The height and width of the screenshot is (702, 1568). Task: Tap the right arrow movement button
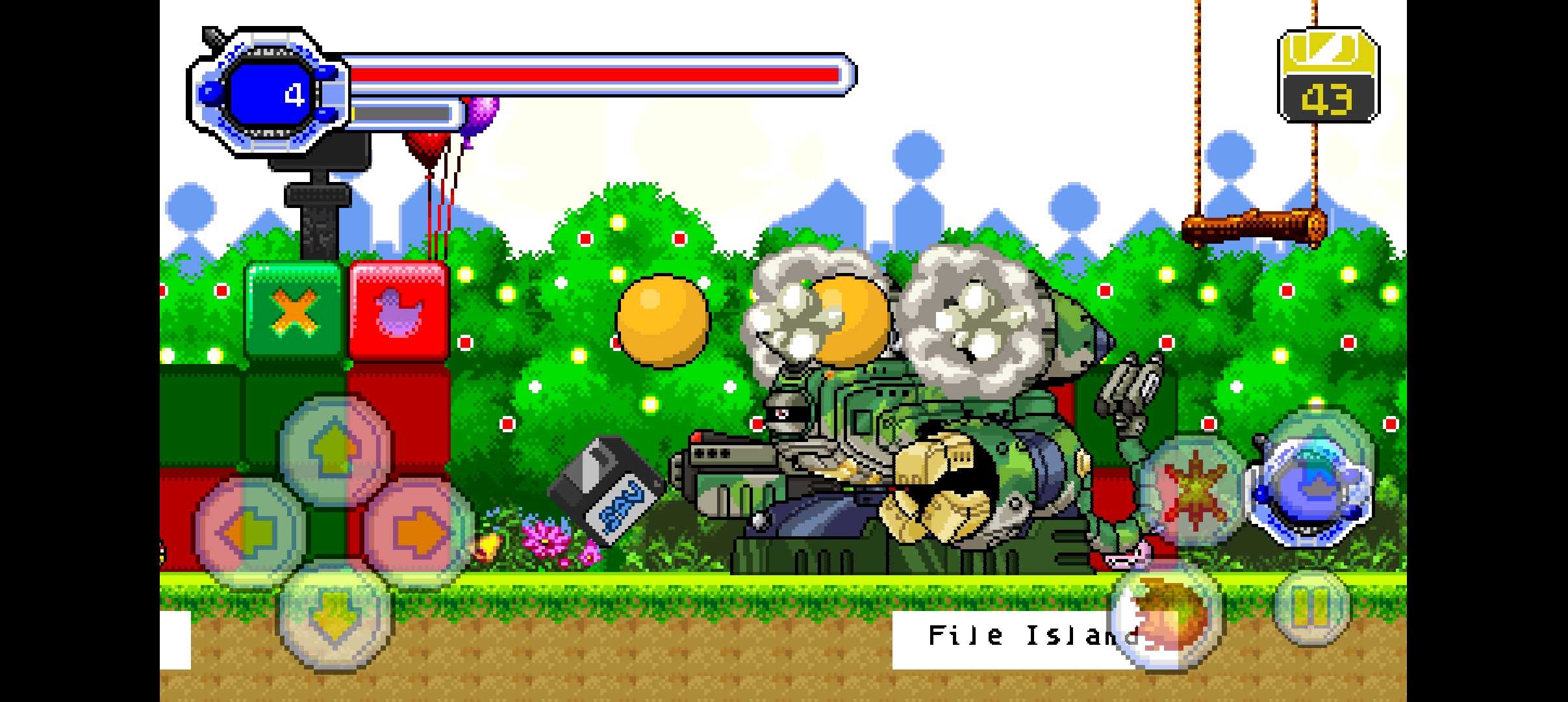tap(419, 533)
